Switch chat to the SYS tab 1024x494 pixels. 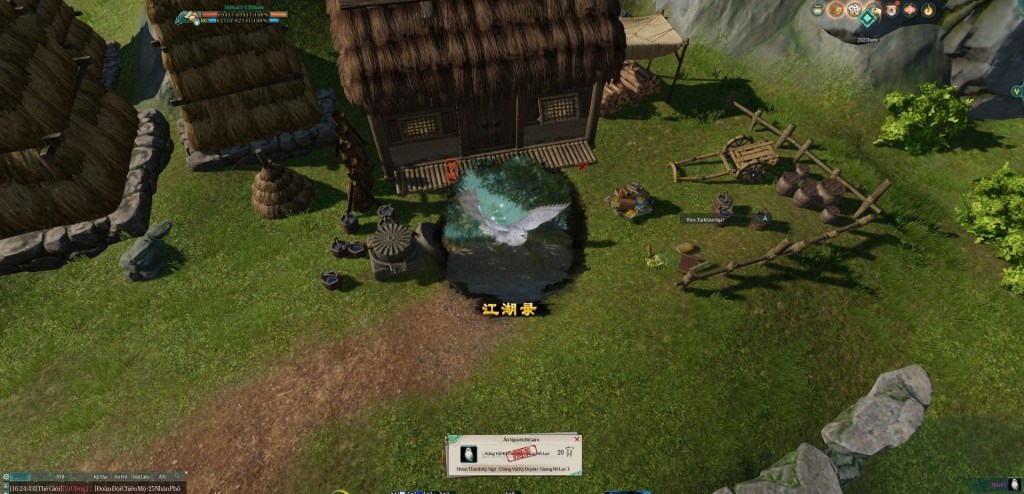(59, 476)
